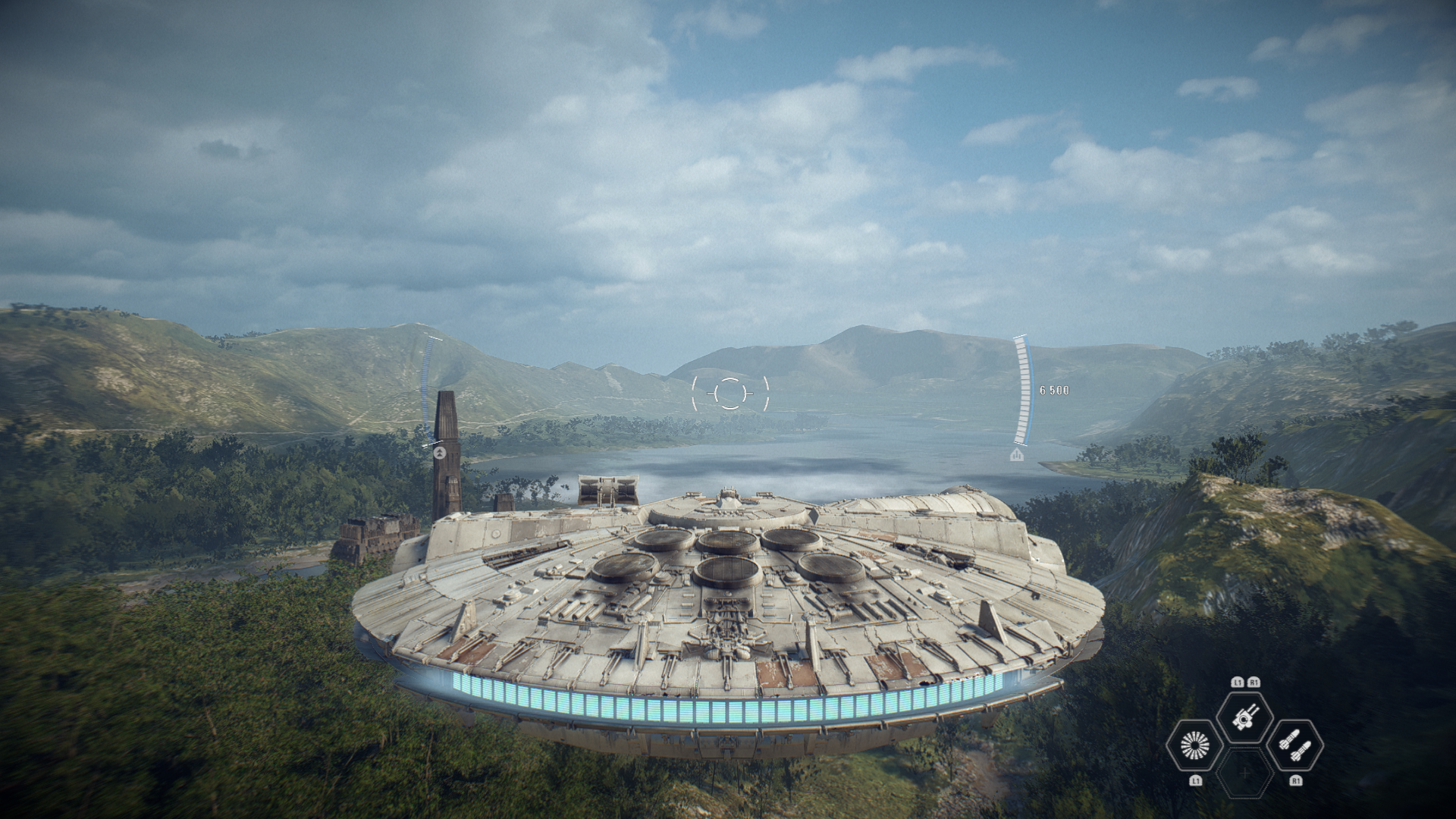Activate the twin-barrel turret ability
Image resolution: width=1456 pixels, height=819 pixels.
click(1244, 718)
